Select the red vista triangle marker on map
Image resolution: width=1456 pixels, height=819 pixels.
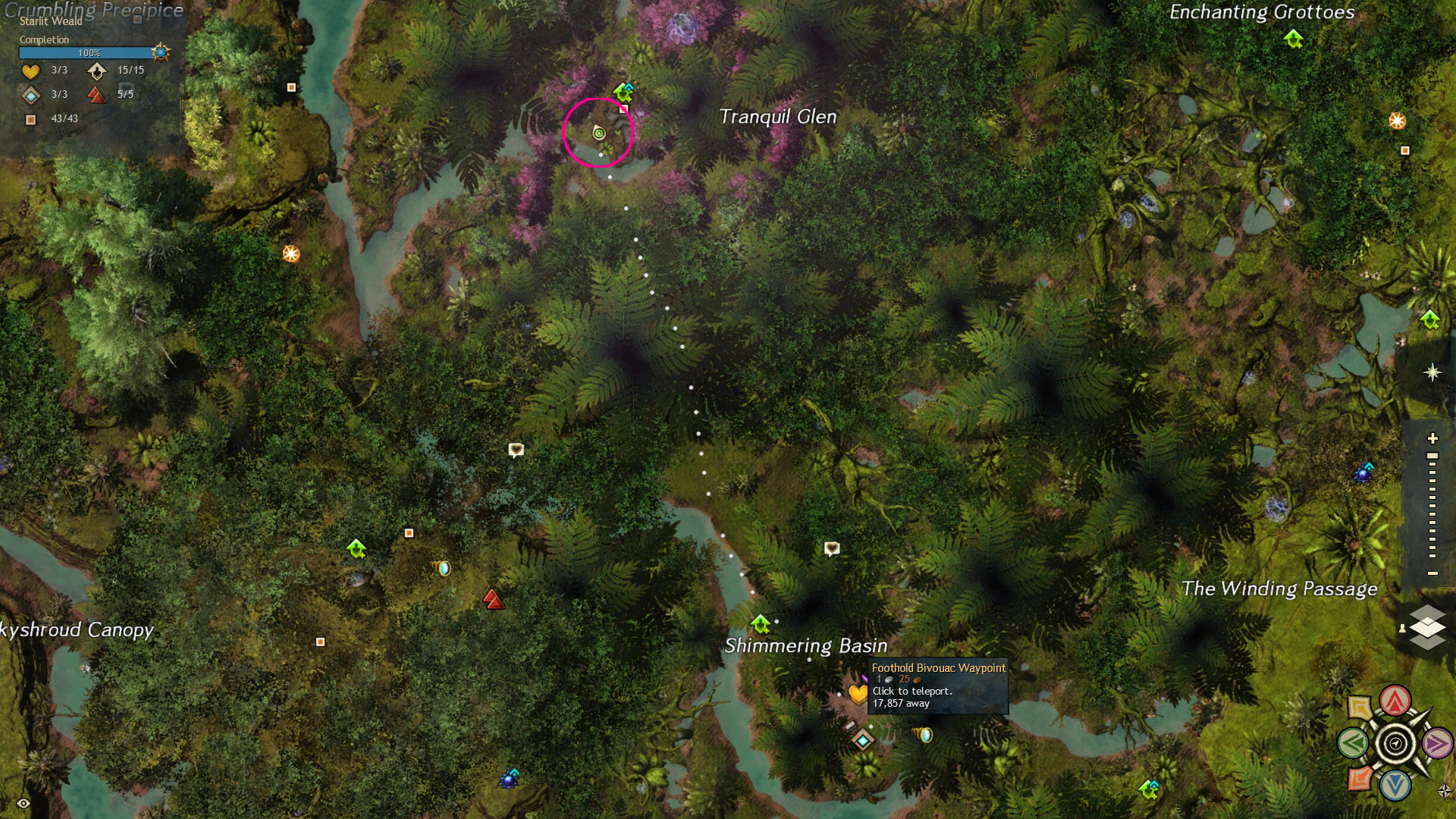point(494,600)
